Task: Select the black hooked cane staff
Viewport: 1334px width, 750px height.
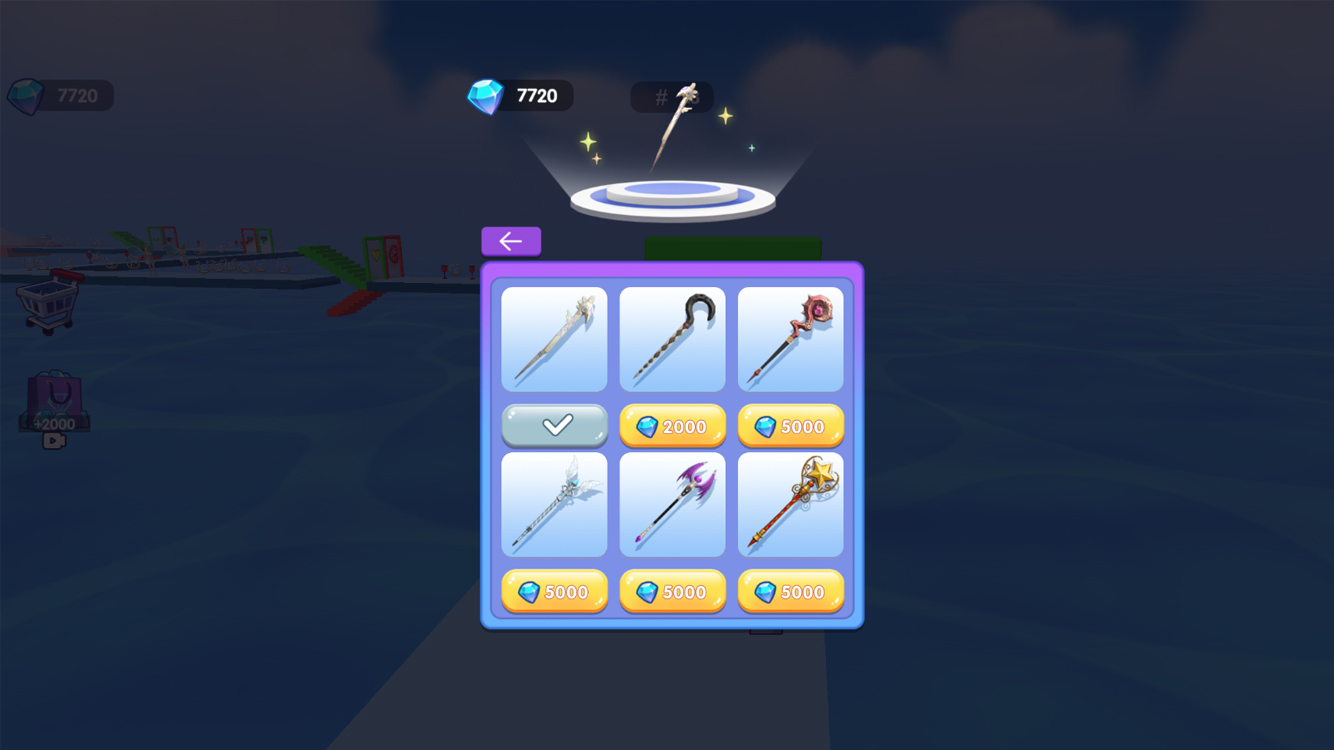Action: [672, 338]
